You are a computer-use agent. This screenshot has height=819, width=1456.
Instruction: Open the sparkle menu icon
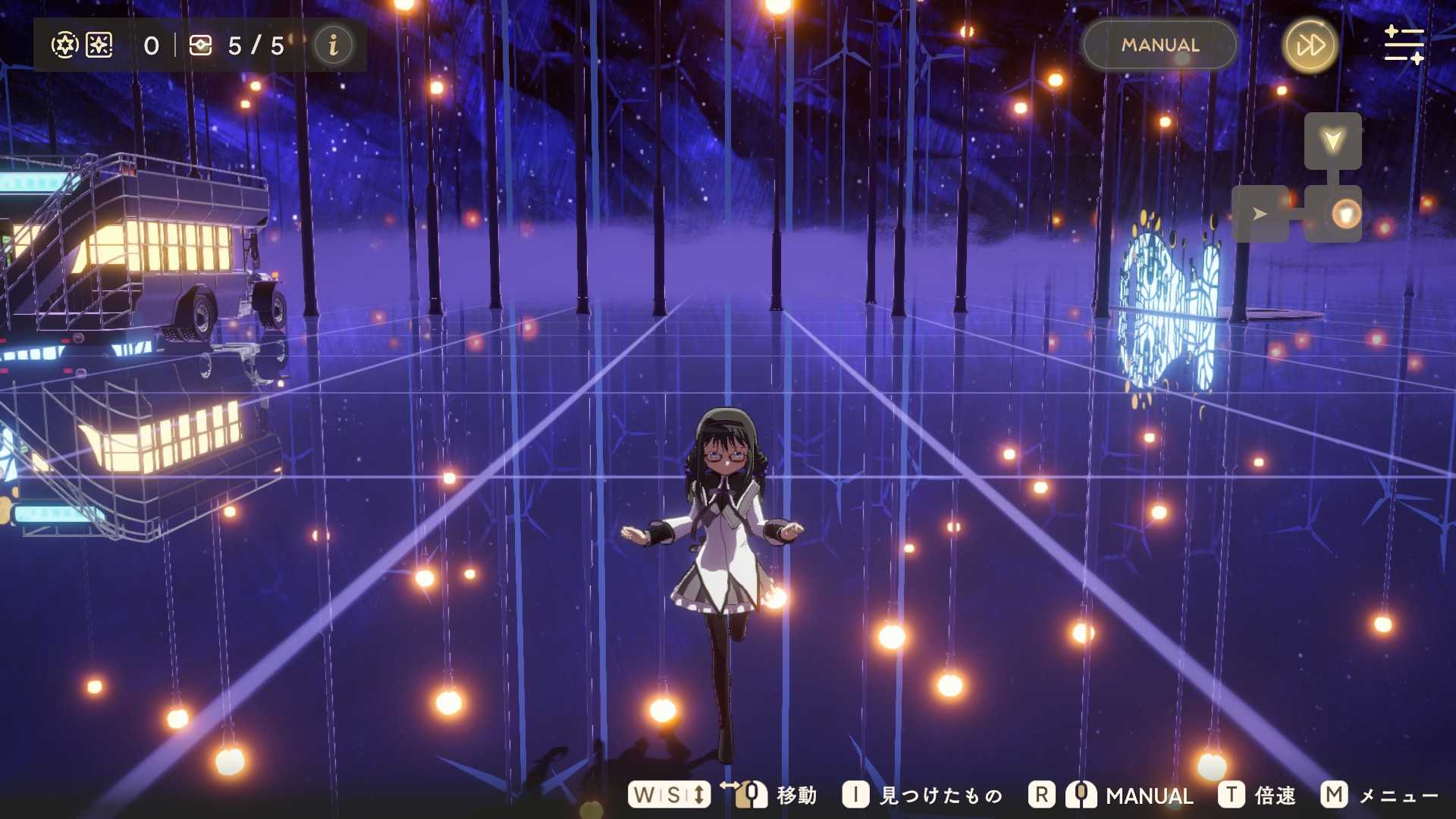click(x=1404, y=45)
